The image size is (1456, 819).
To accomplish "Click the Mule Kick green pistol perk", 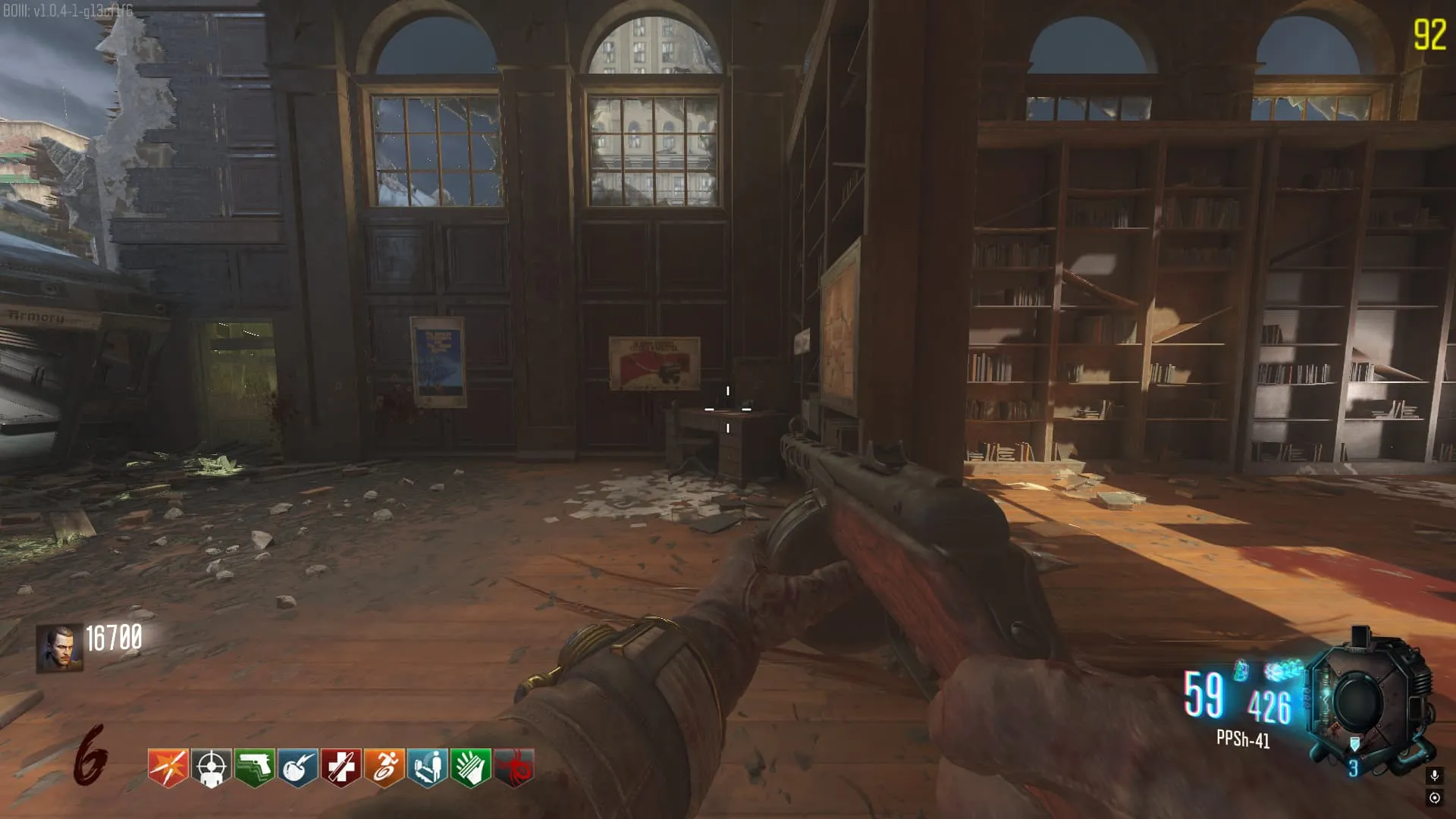I will pyautogui.click(x=254, y=767).
